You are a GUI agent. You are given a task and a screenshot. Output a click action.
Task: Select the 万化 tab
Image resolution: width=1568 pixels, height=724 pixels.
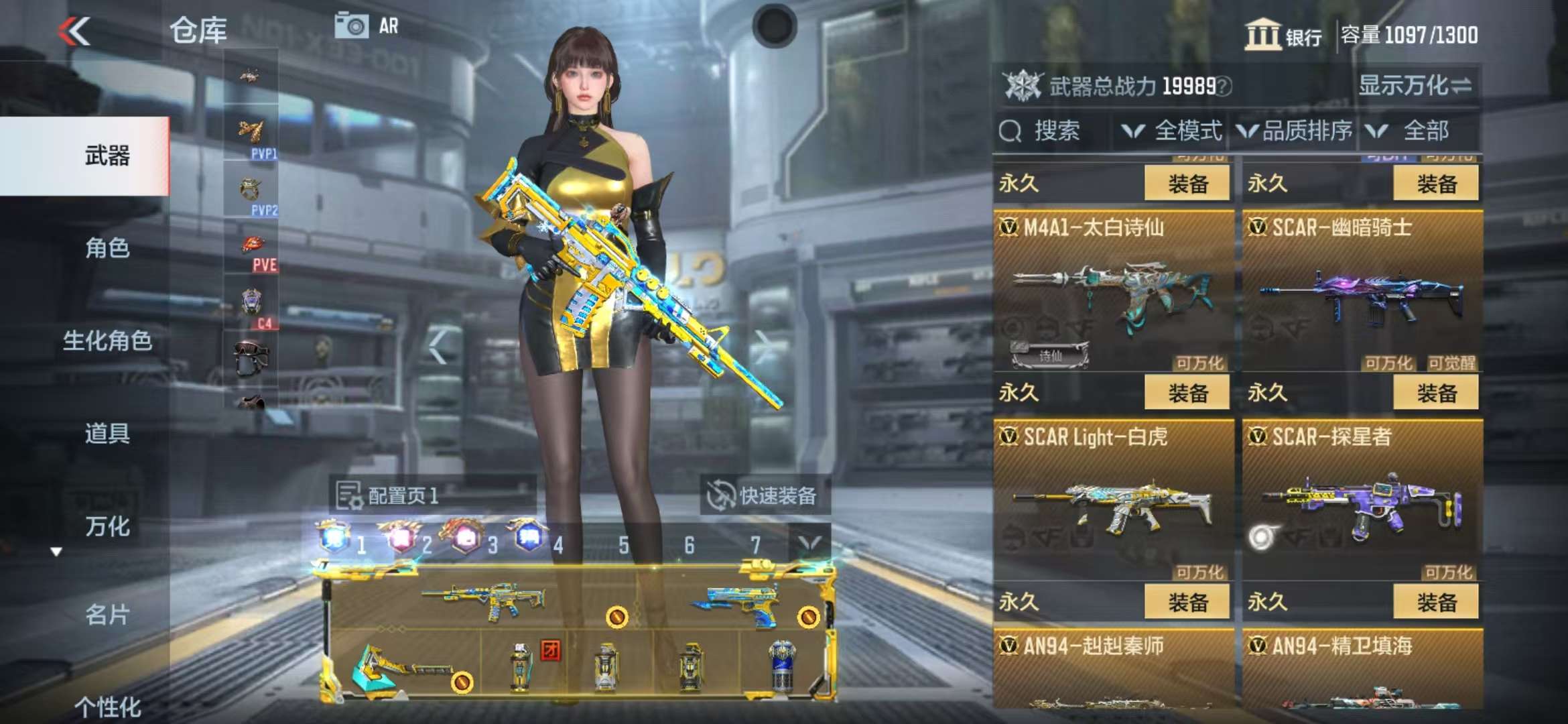point(107,526)
